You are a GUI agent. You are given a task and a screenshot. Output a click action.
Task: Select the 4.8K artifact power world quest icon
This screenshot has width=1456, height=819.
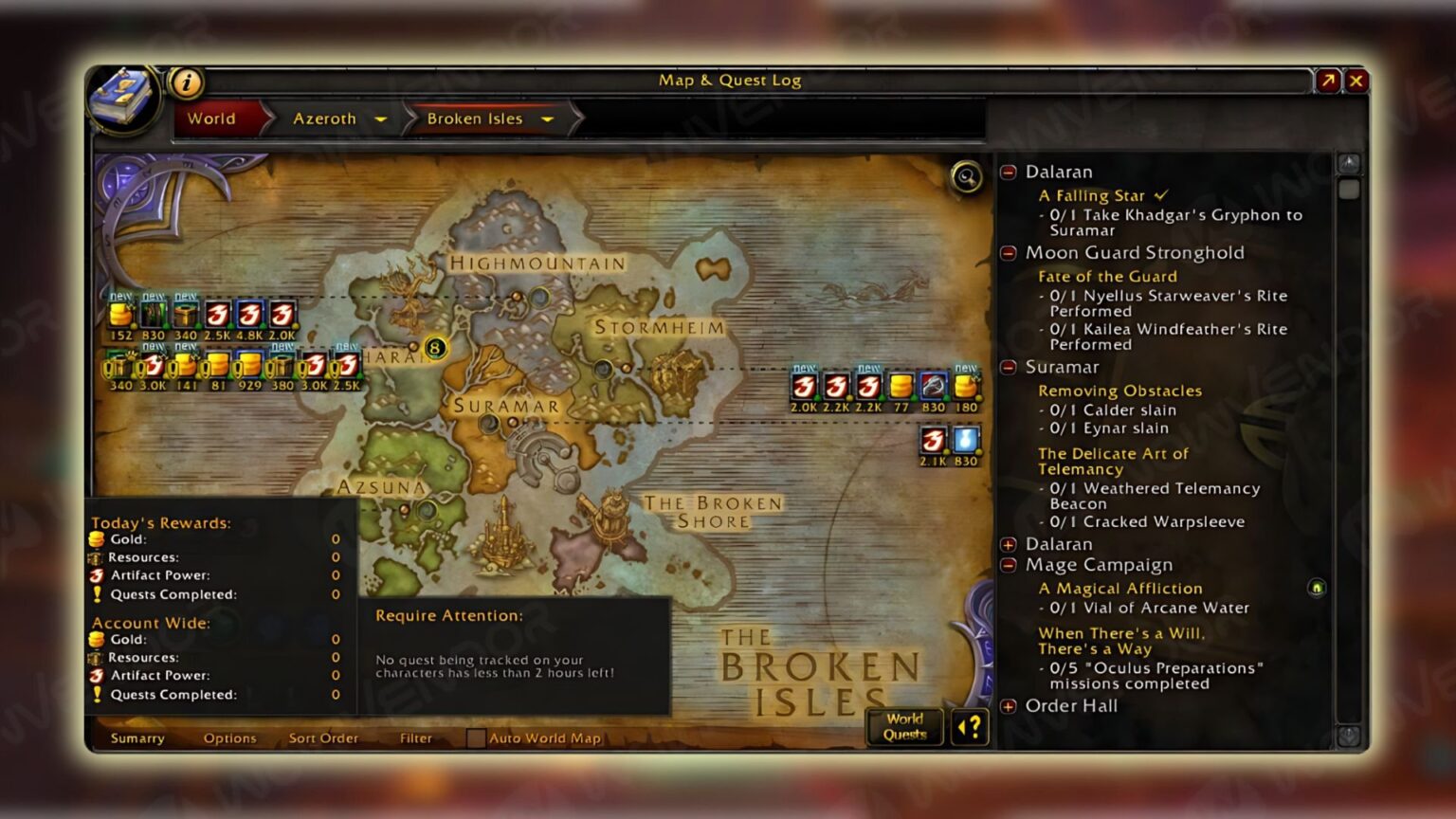click(248, 315)
